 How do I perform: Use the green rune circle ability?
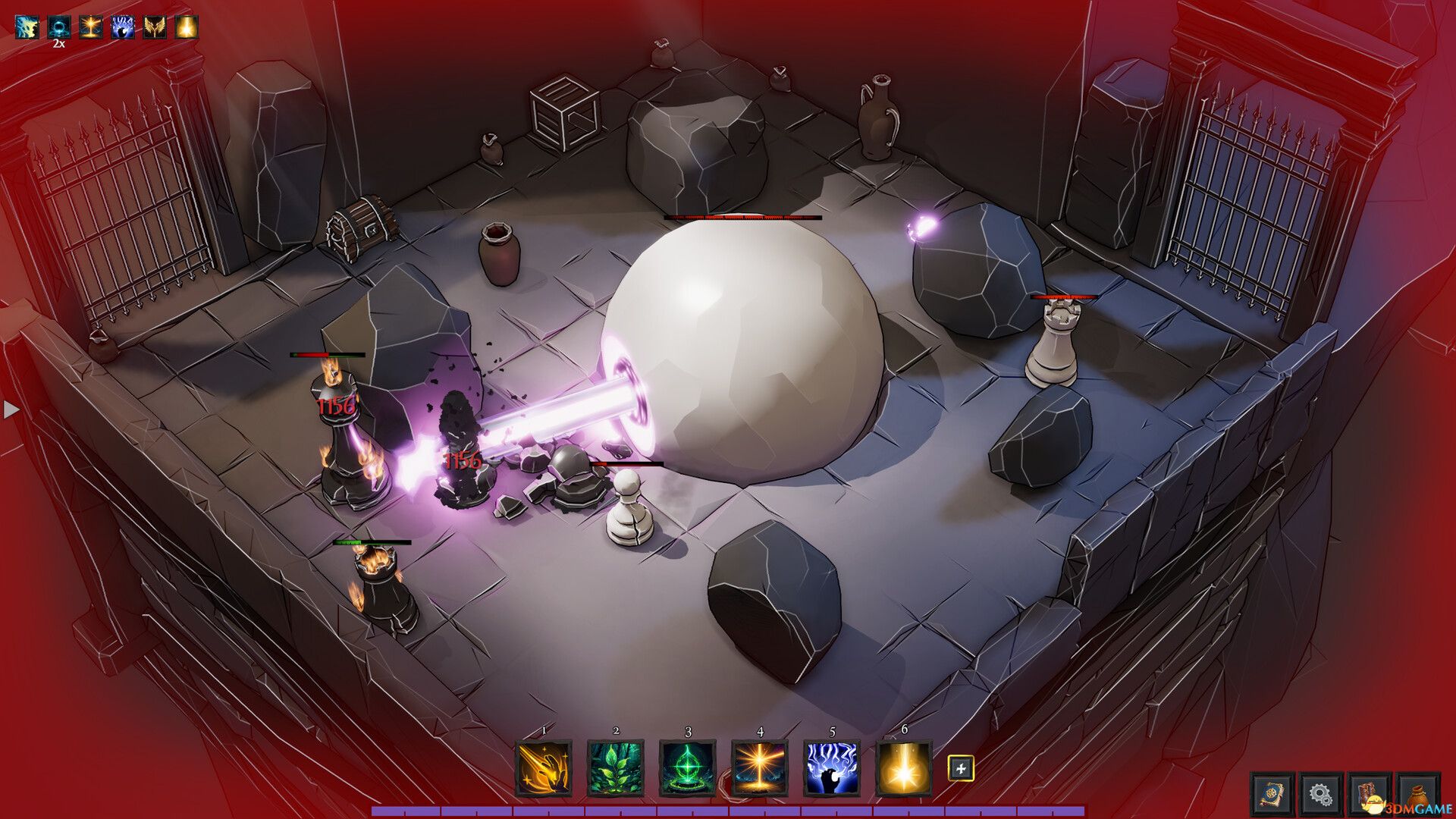pos(688,768)
